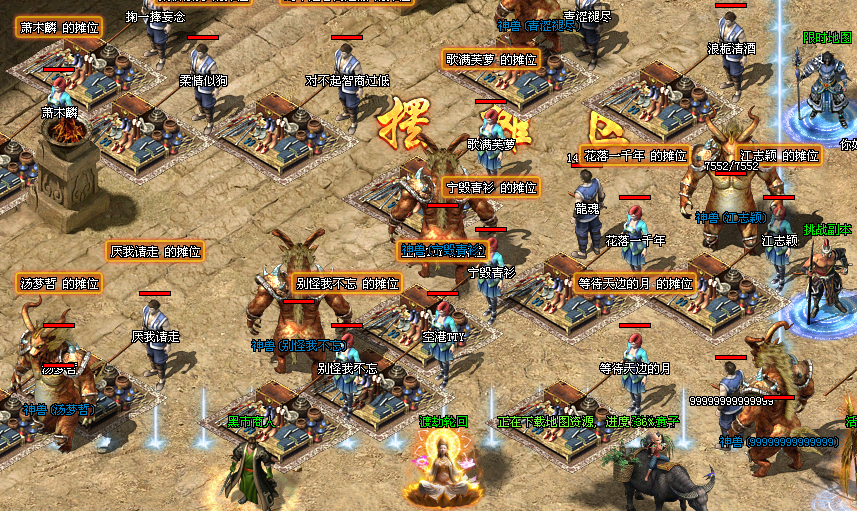Viewport: 857px width, 511px height.
Task: Select 江志颖's stall sign
Action: tap(779, 156)
